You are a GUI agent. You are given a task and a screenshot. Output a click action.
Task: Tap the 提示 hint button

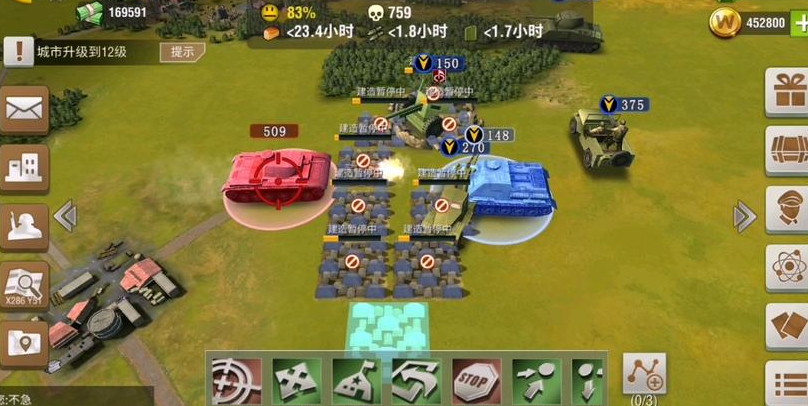[x=182, y=52]
